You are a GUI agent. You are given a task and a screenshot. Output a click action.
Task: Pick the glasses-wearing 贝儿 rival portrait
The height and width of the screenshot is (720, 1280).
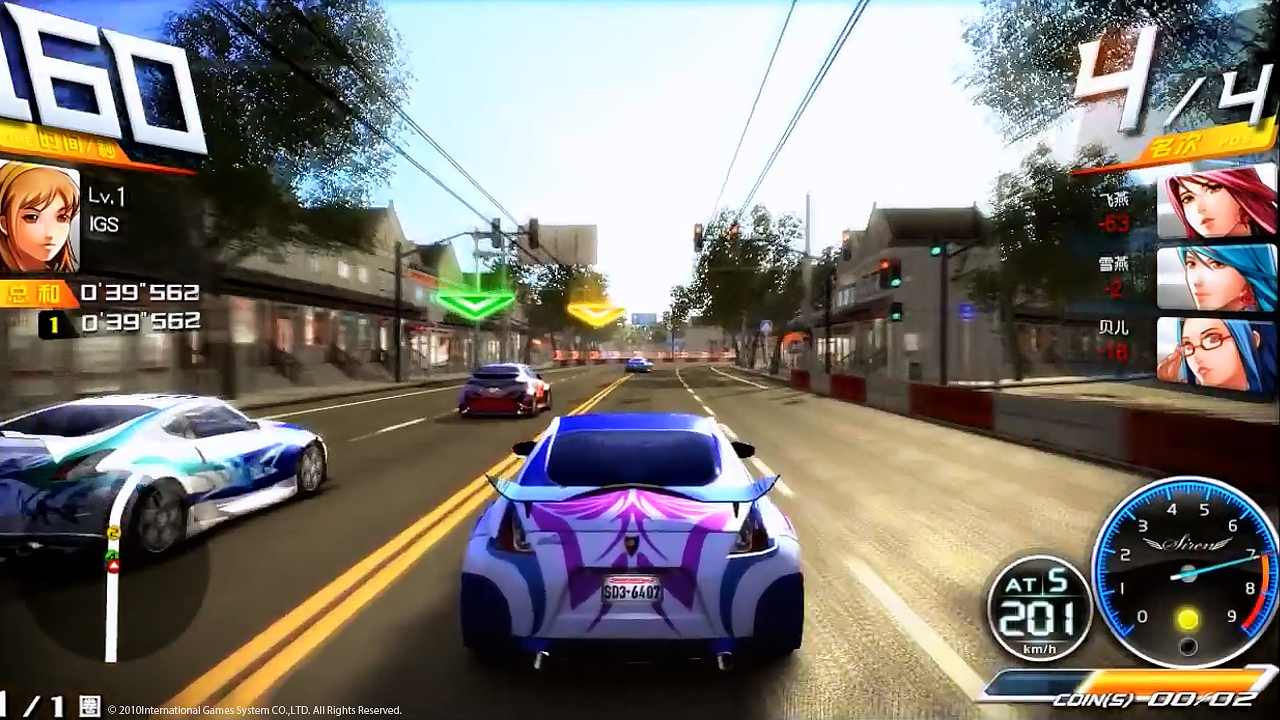(x=1216, y=354)
